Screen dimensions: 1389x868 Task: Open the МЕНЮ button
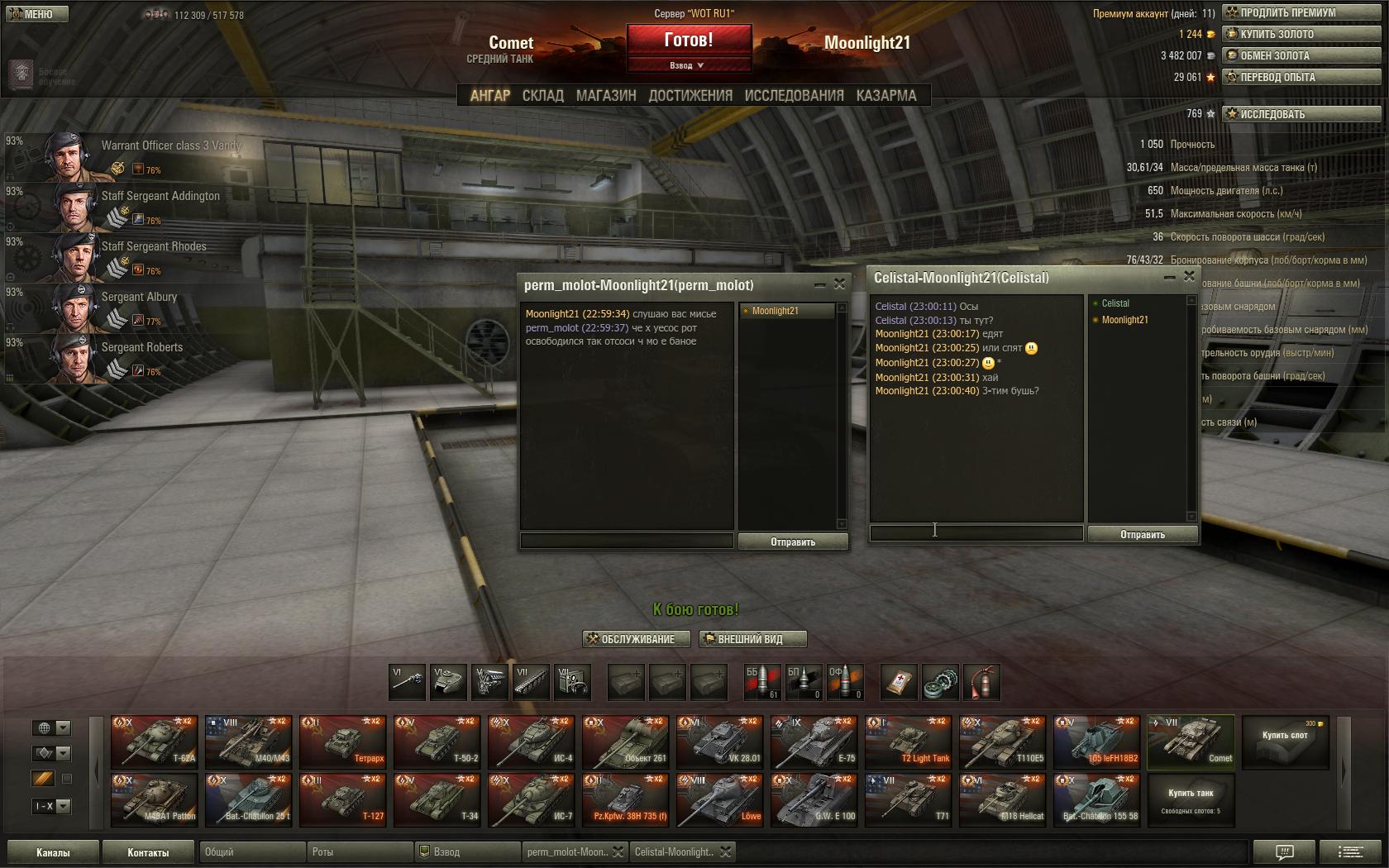click(x=35, y=13)
